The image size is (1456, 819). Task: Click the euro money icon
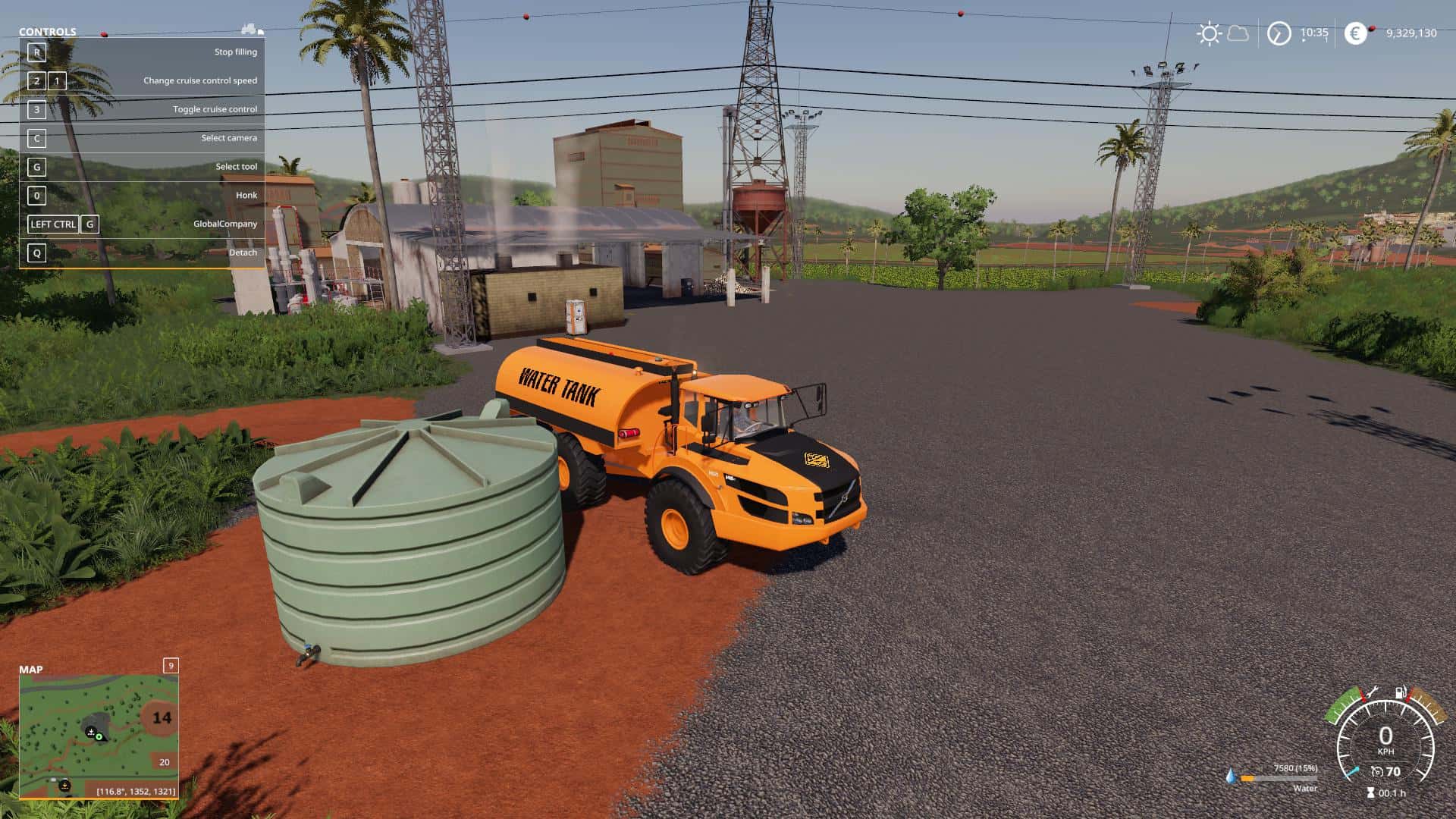[1355, 33]
